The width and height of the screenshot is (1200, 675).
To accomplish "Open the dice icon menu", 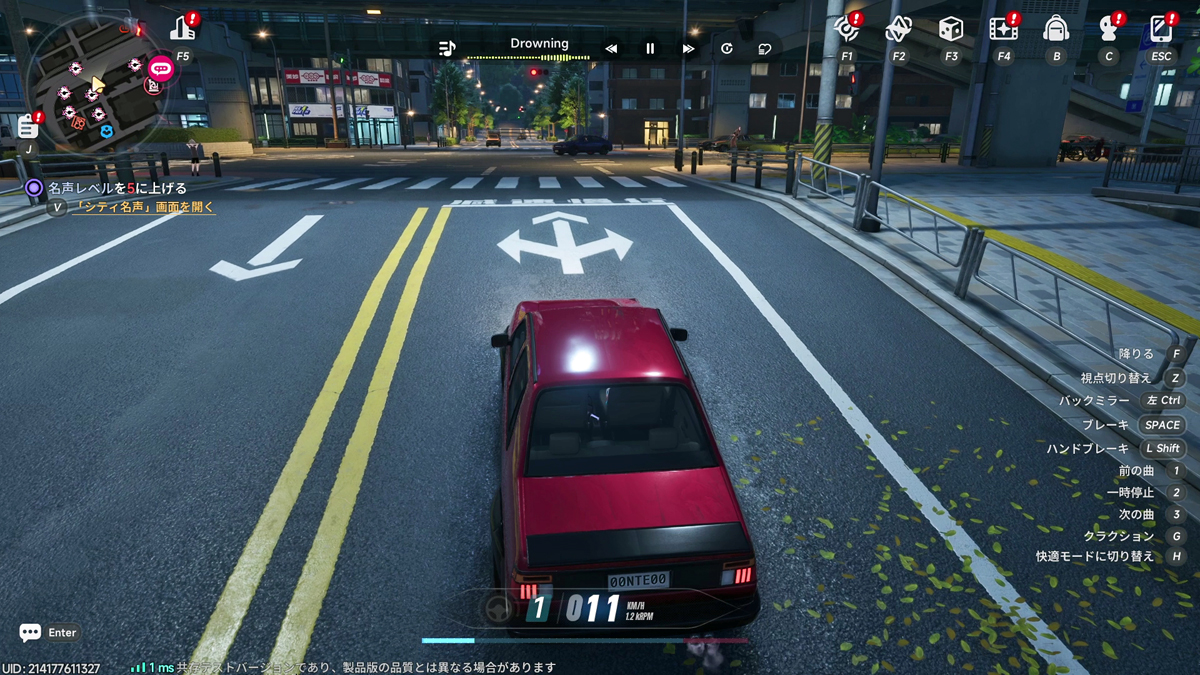I will click(x=951, y=28).
